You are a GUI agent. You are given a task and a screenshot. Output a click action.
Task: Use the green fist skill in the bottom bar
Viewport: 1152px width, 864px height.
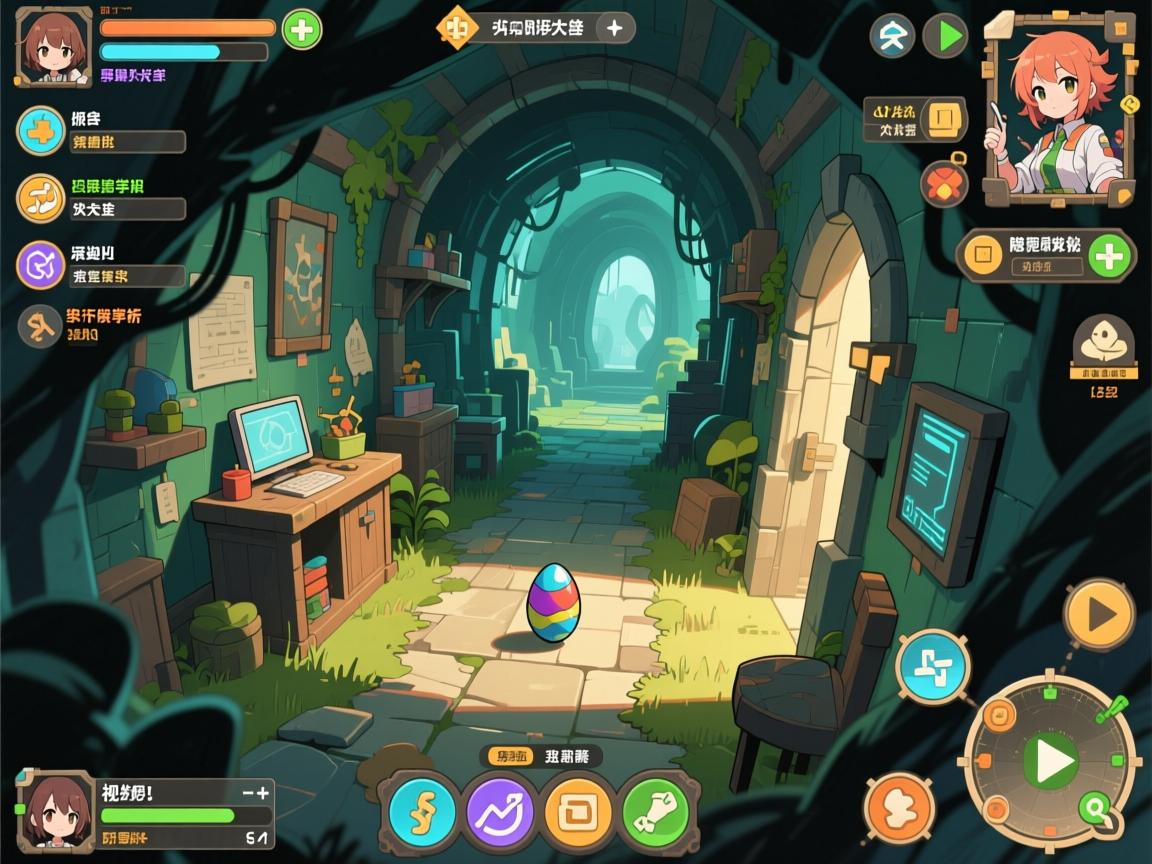656,811
